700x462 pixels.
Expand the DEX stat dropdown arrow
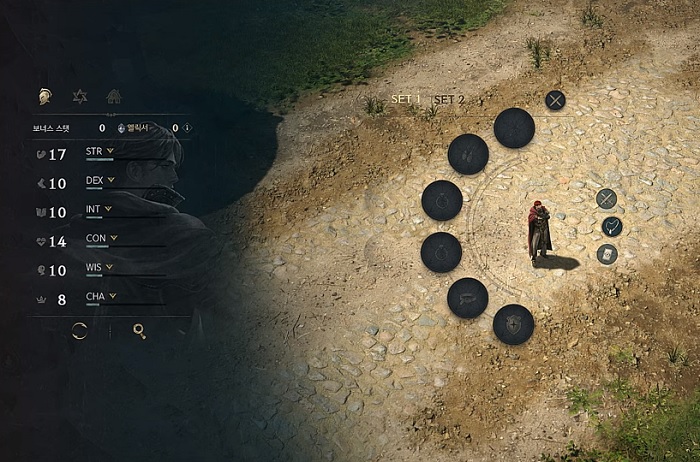point(110,181)
